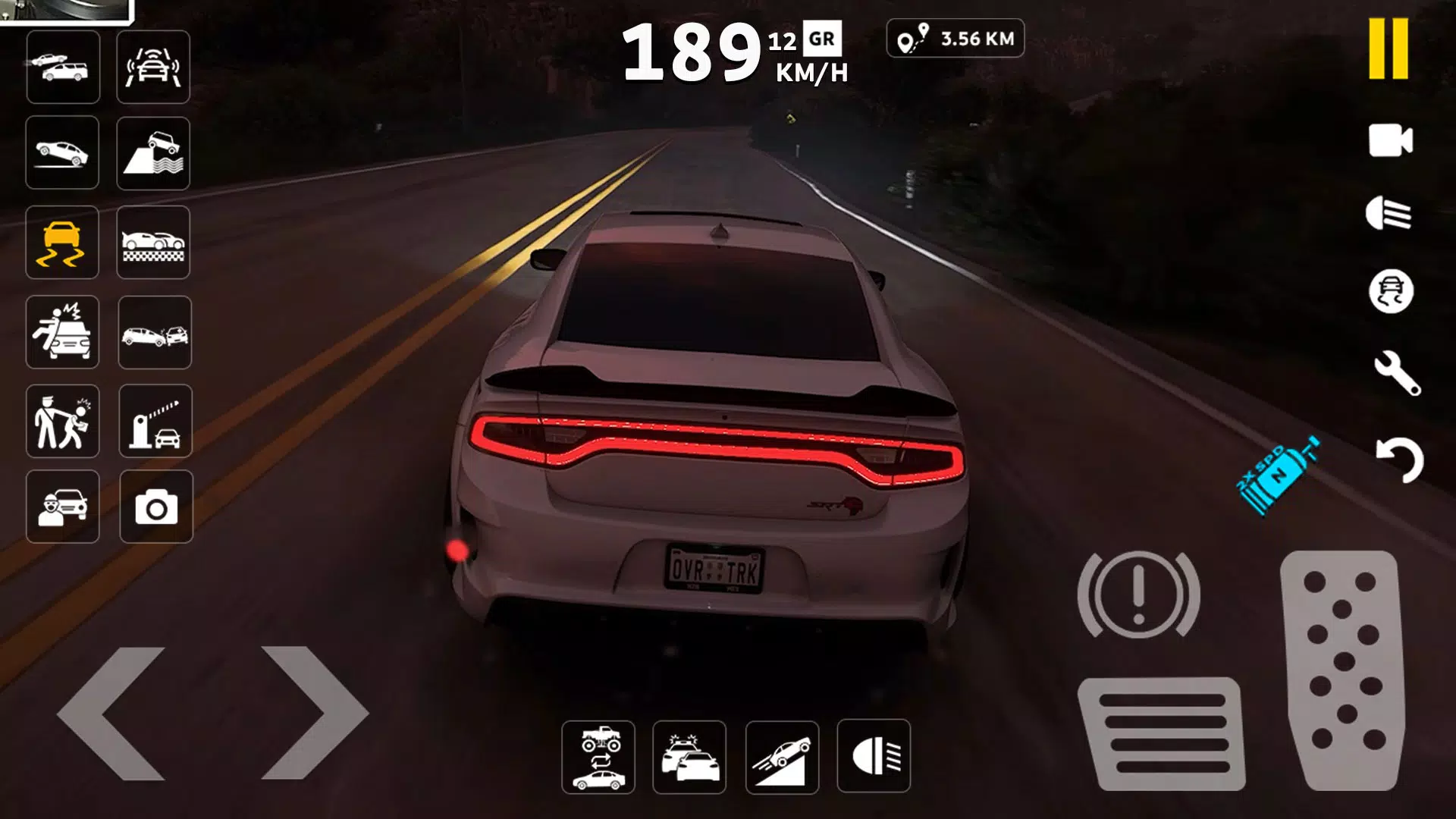
Task: Open the photo camera mode
Action: [x=154, y=507]
